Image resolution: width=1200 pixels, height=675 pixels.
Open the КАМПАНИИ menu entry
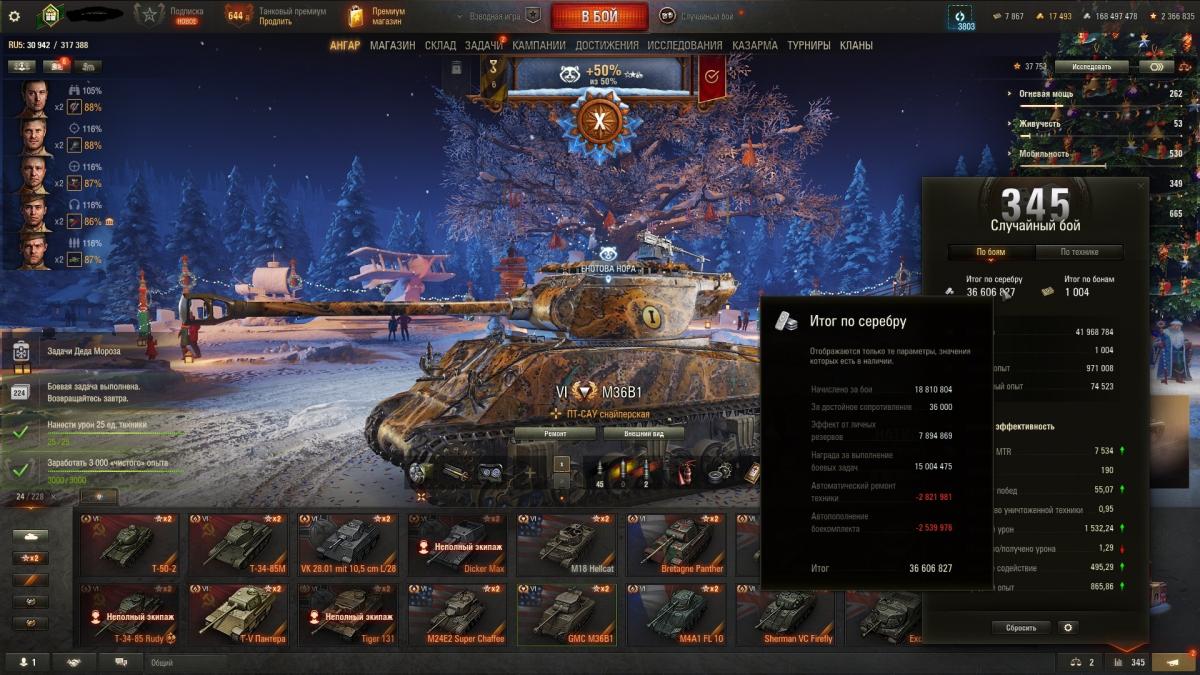click(538, 45)
